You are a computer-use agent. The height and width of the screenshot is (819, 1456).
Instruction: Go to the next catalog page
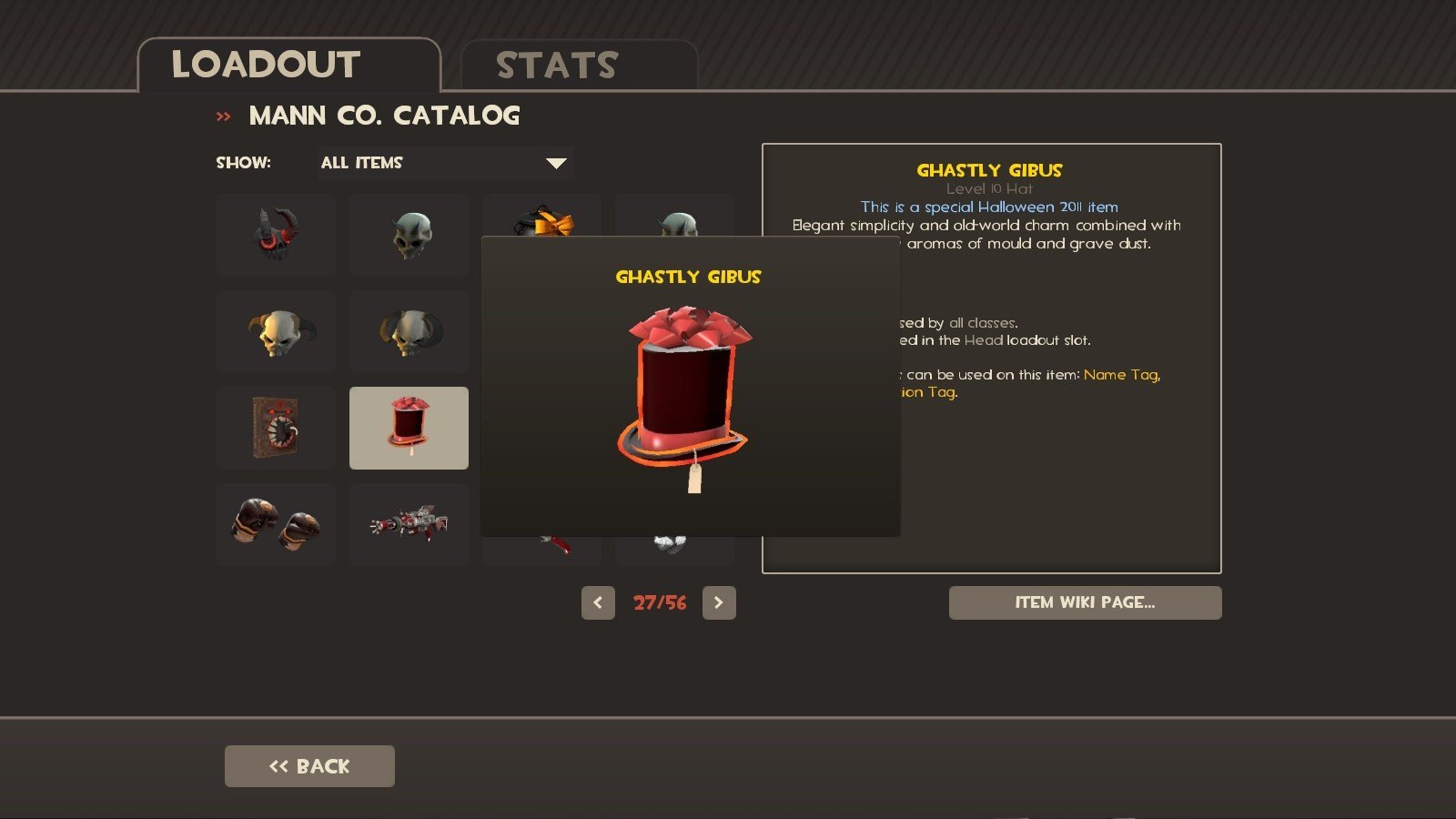click(719, 602)
